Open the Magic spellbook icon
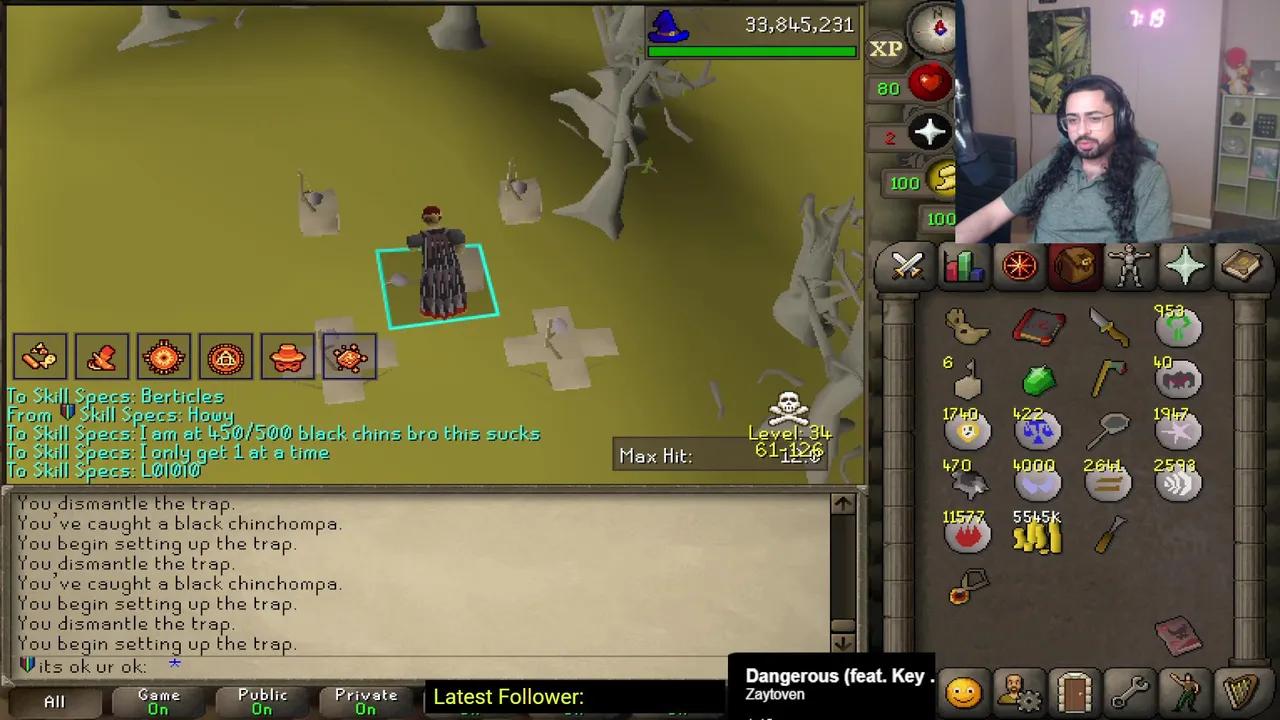Image resolution: width=1280 pixels, height=720 pixels. tap(1242, 265)
